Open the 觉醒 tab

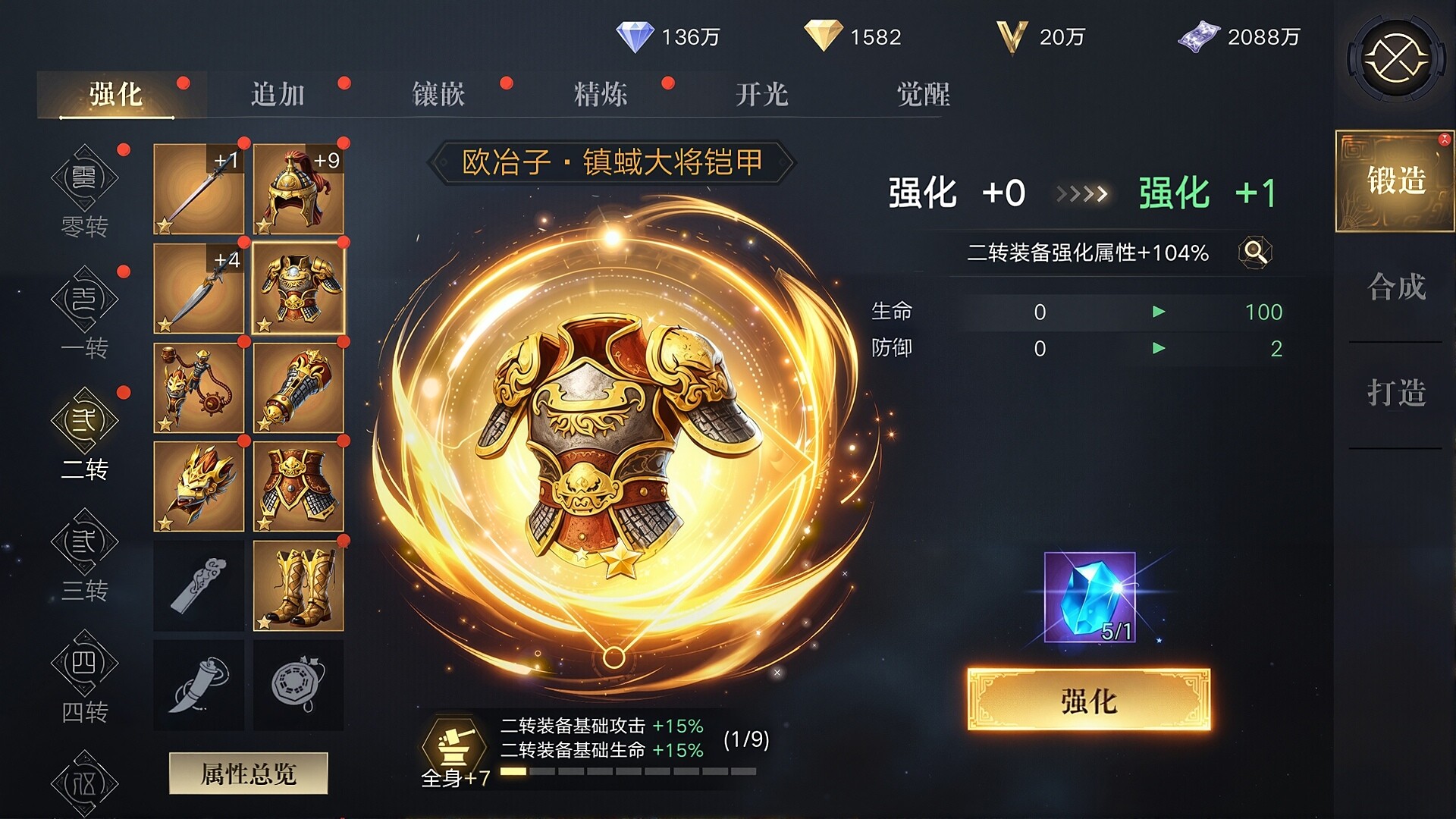pyautogui.click(x=924, y=93)
